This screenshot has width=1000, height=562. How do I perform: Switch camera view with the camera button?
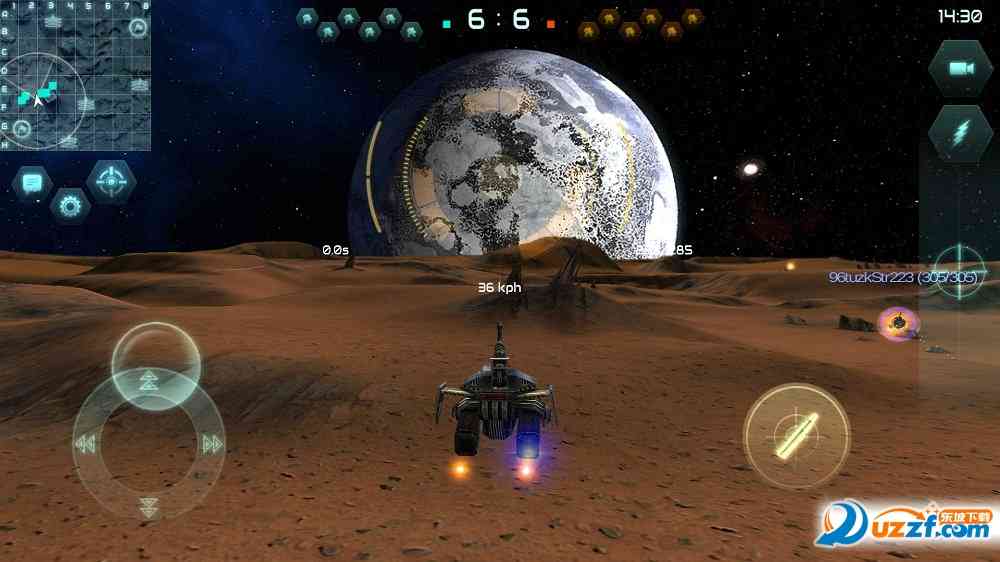[960, 68]
